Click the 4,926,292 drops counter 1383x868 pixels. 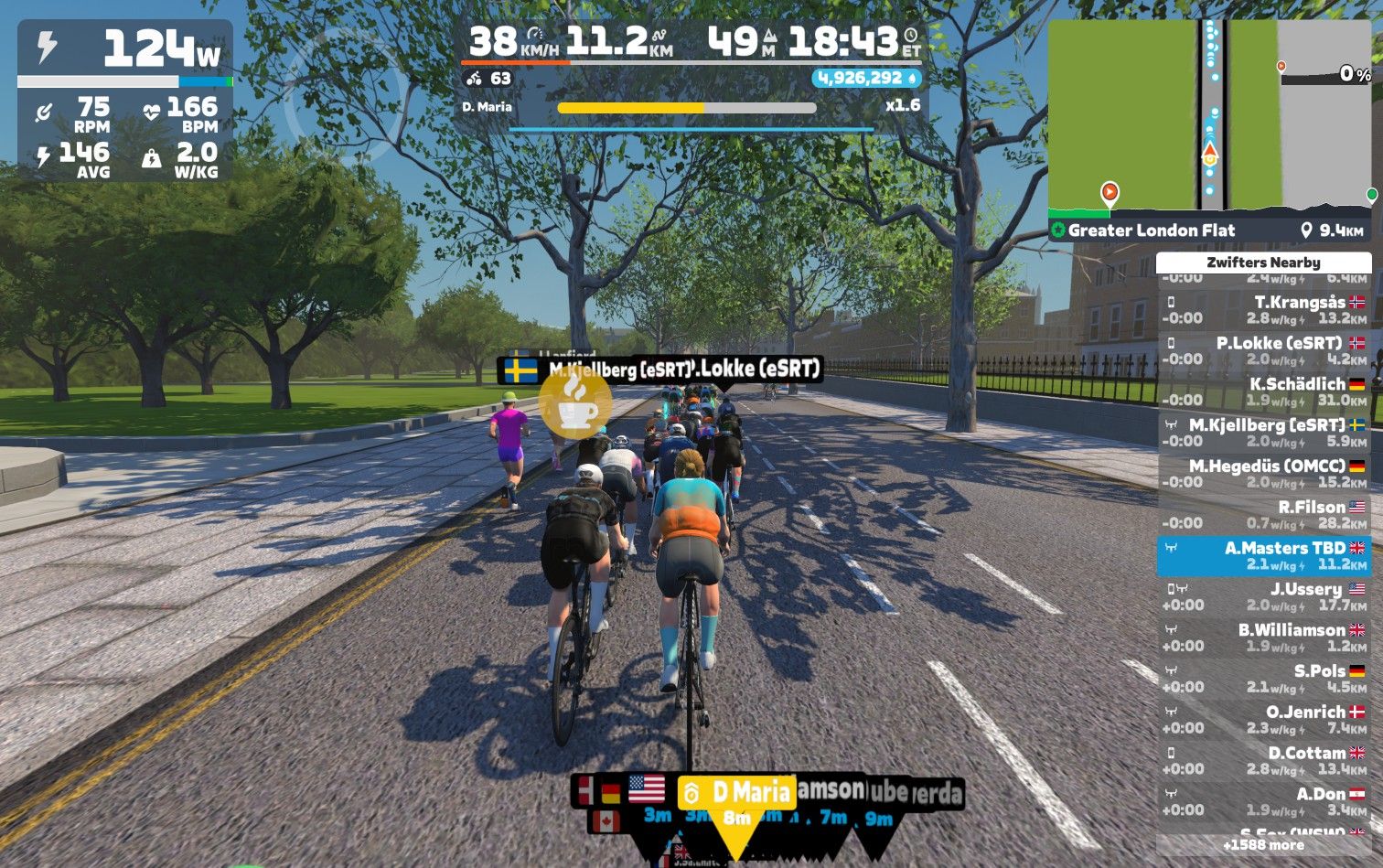click(x=865, y=79)
